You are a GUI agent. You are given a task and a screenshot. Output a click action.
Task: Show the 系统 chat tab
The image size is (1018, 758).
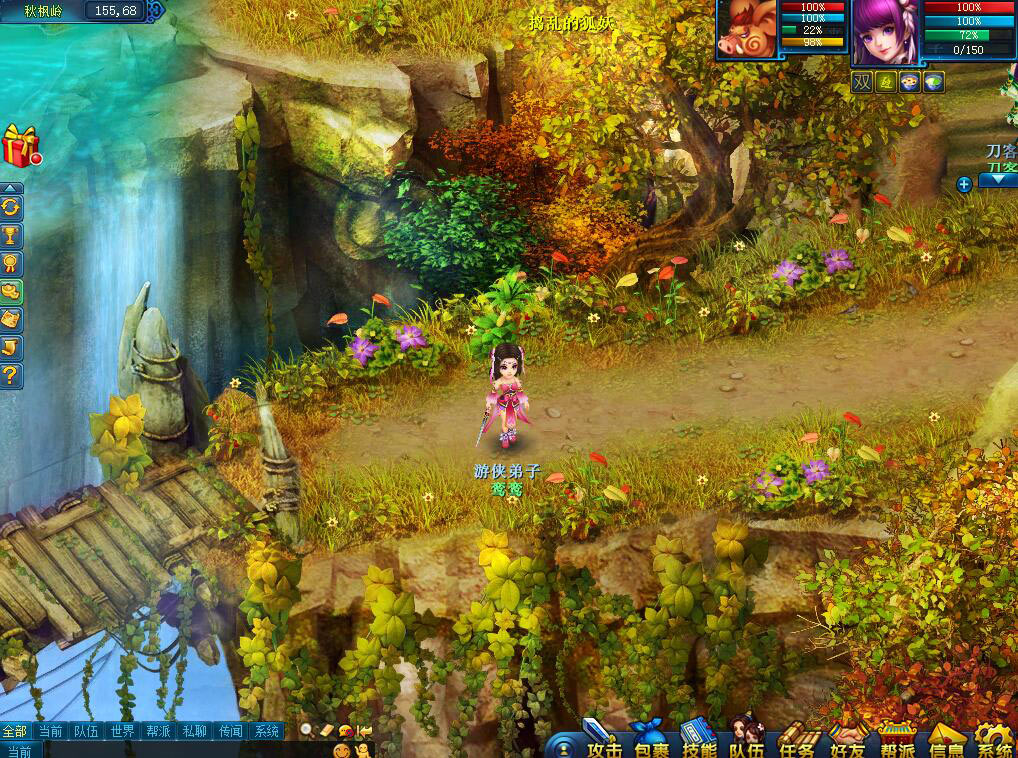click(266, 731)
